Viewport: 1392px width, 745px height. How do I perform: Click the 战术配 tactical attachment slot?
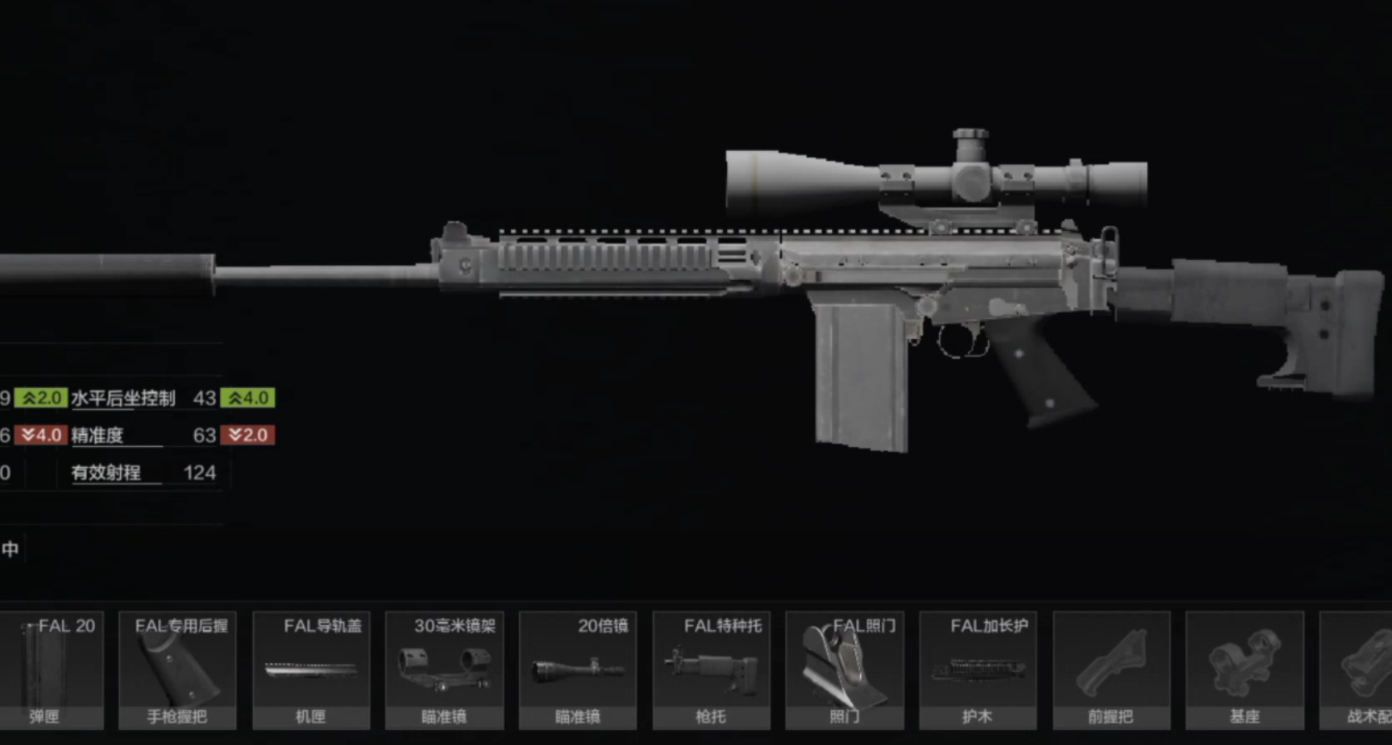pos(1360,670)
